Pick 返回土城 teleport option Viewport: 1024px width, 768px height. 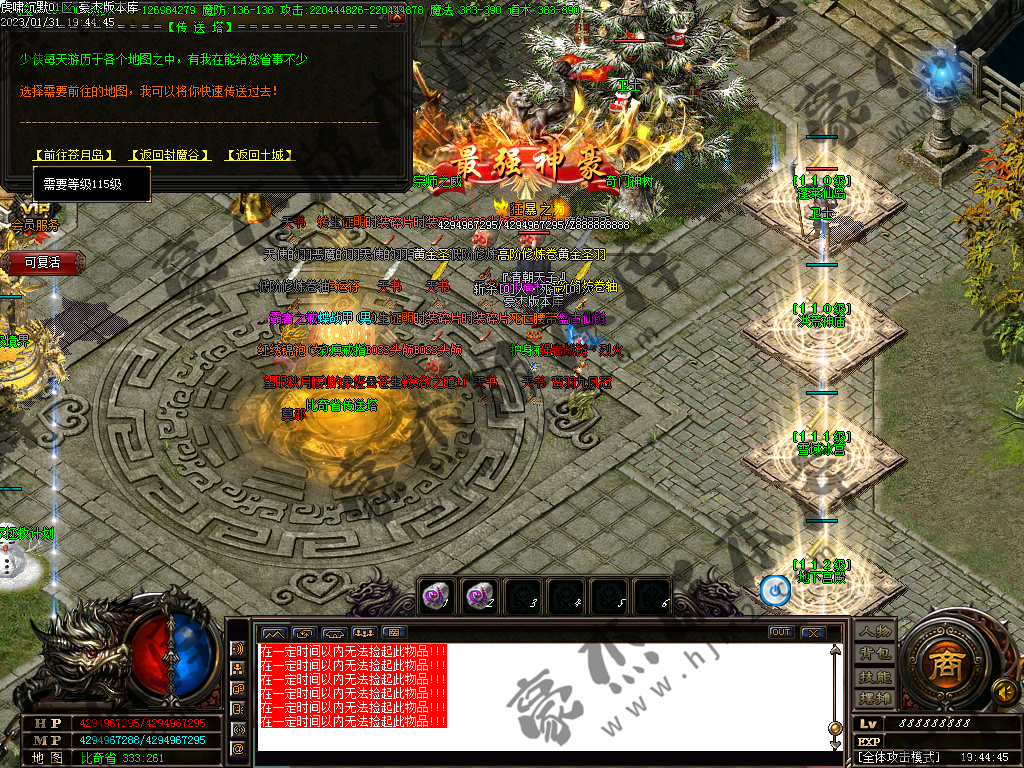coord(261,155)
